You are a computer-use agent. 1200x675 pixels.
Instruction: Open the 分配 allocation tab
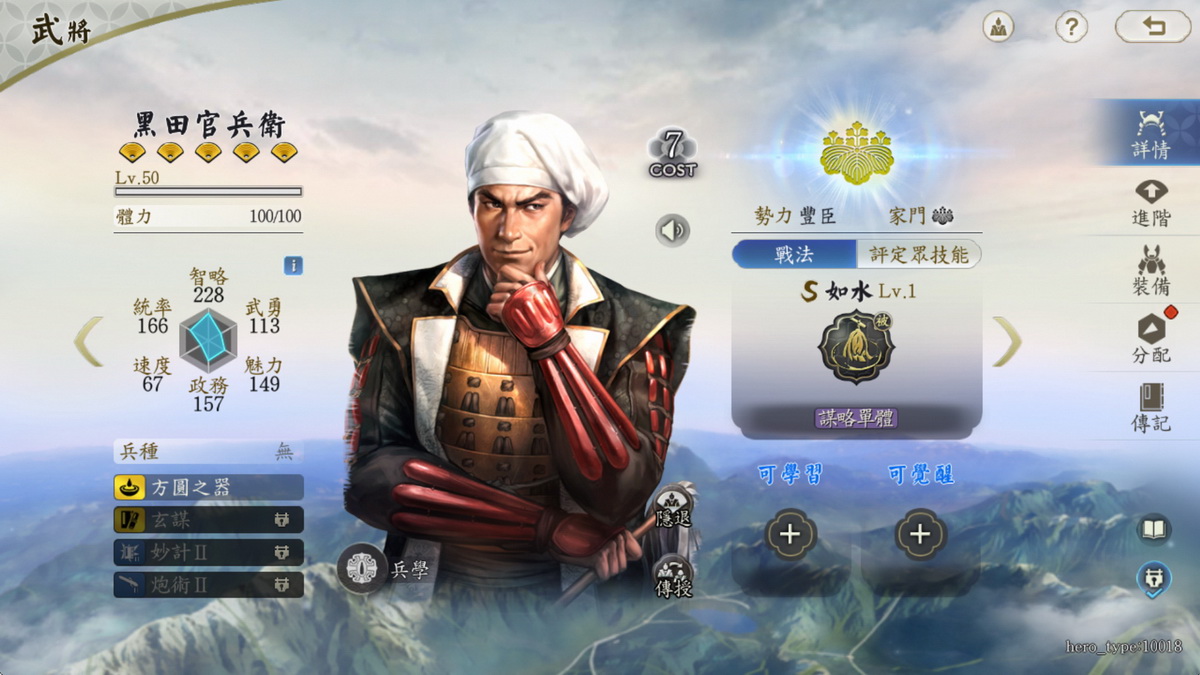(x=1150, y=338)
